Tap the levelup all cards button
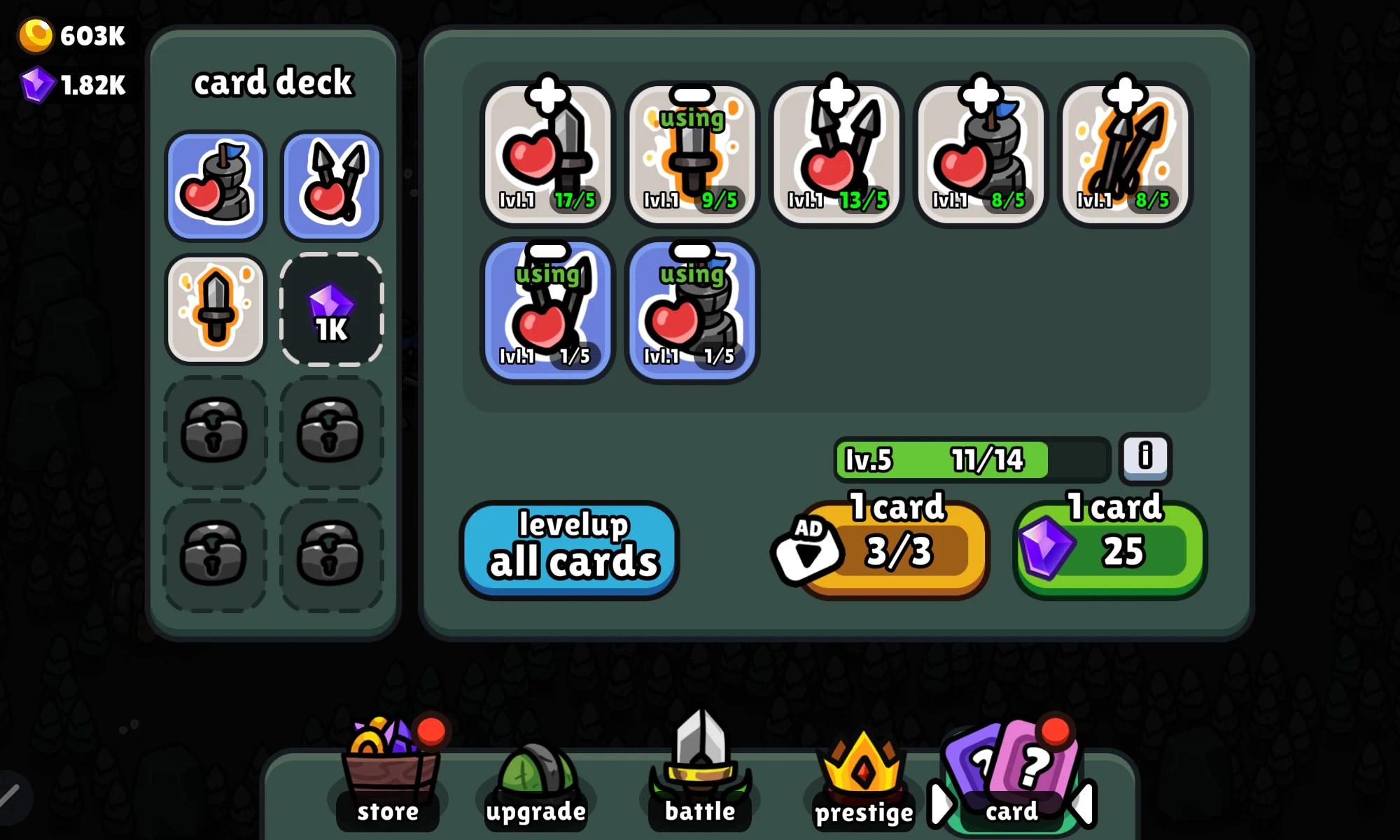The image size is (1400, 840). tap(569, 550)
